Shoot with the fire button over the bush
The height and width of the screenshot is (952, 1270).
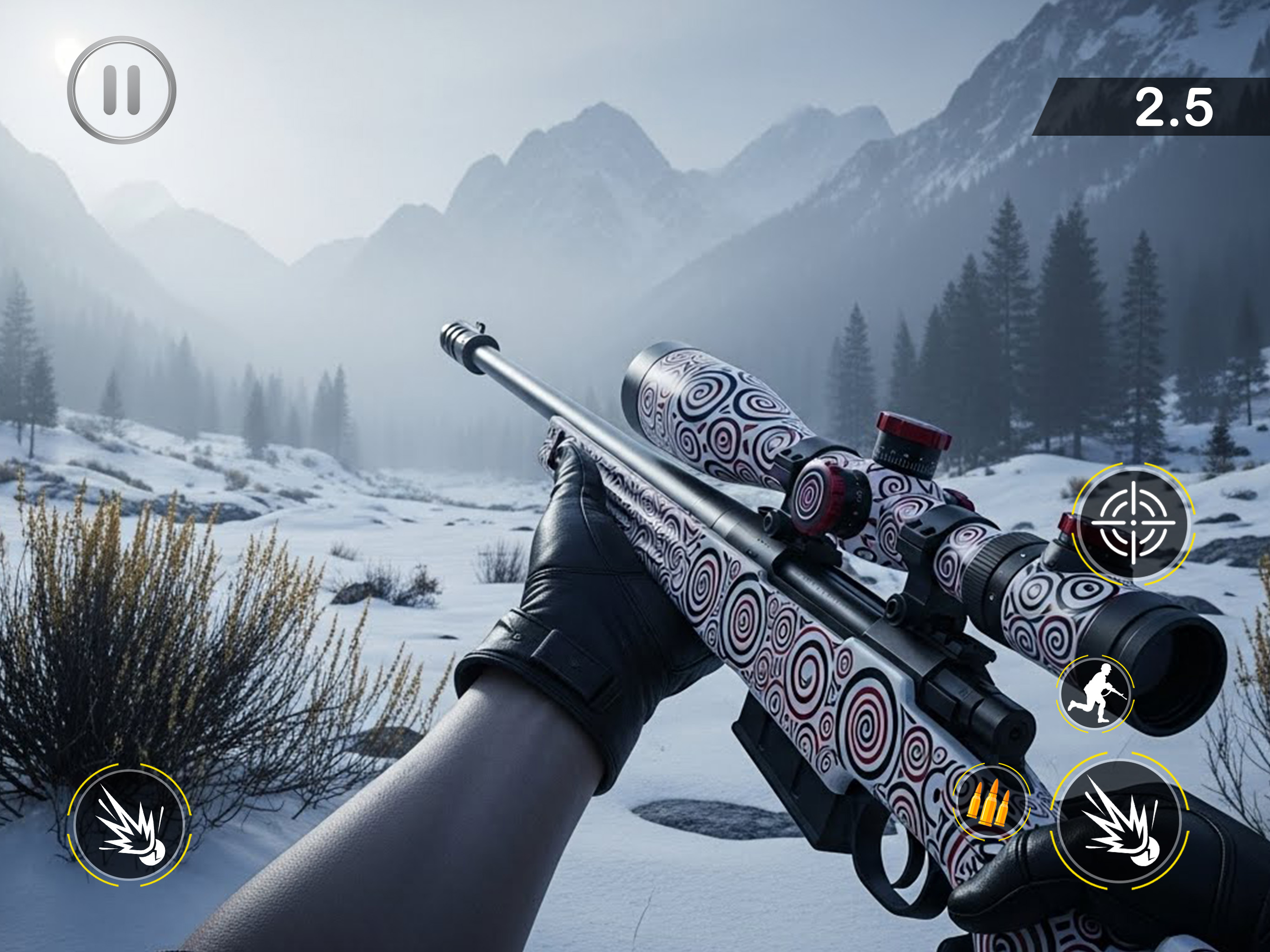click(130, 825)
